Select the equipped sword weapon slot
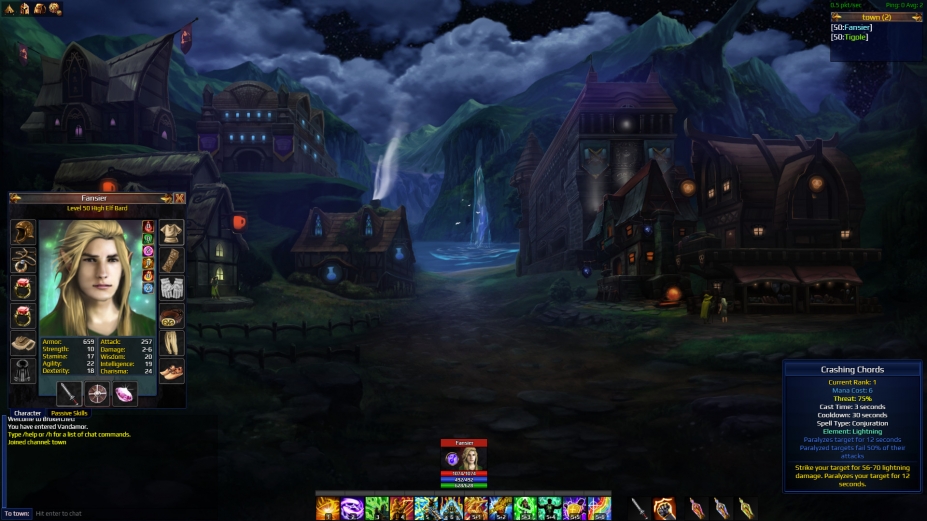Viewport: 927px width, 521px height. [x=69, y=393]
